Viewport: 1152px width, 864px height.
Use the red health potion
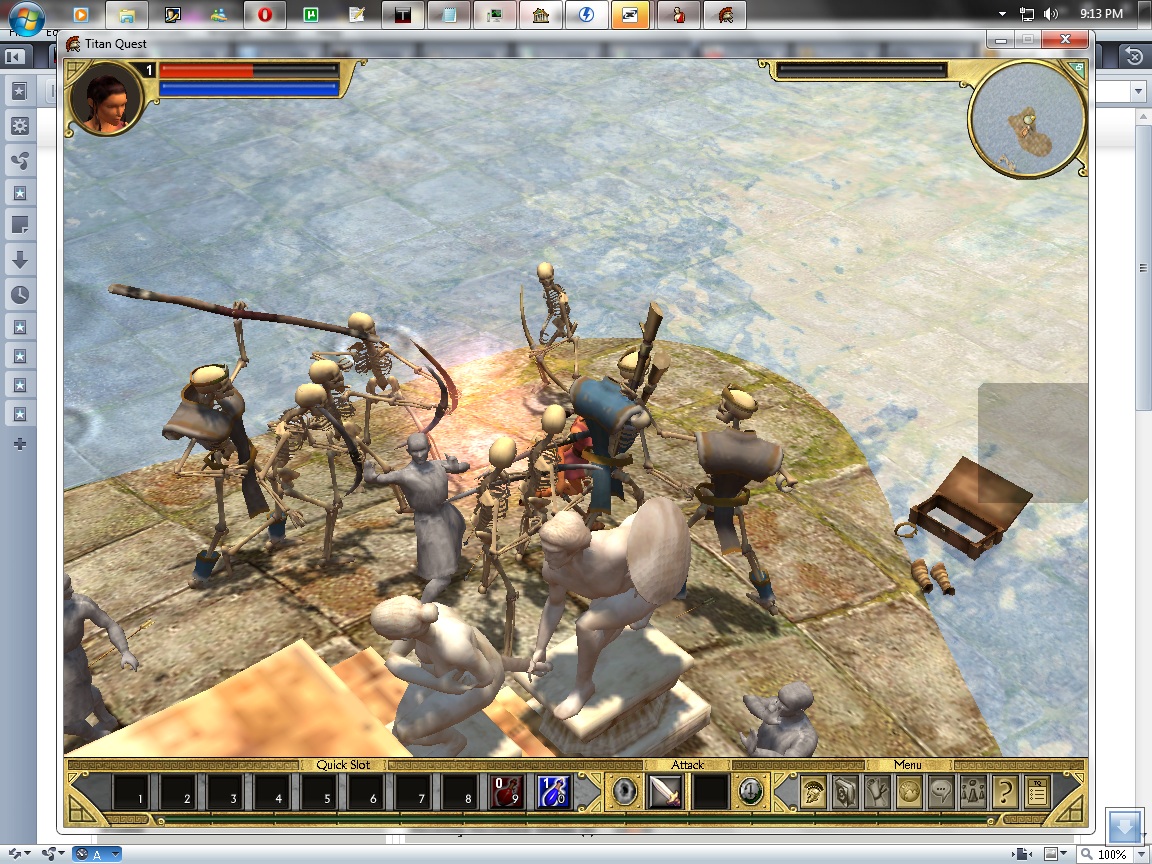click(x=508, y=792)
